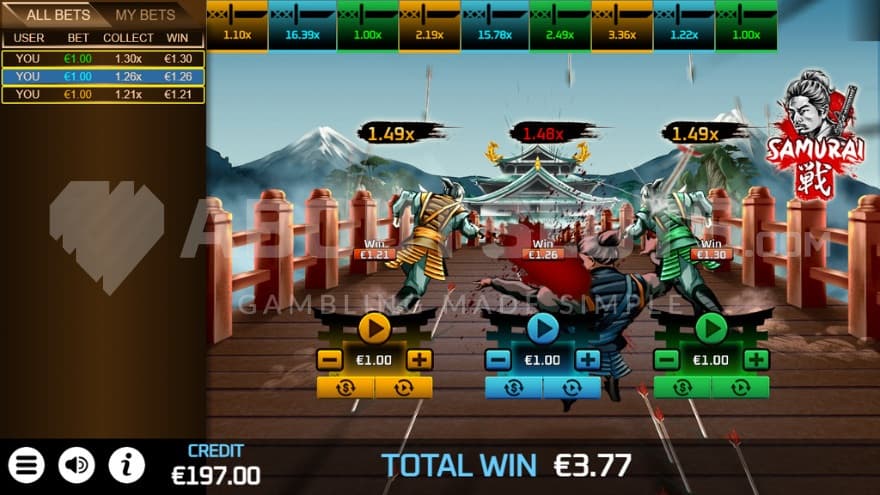Start the orange samurai bet
Screen dimensions: 880x495
(x=374, y=327)
